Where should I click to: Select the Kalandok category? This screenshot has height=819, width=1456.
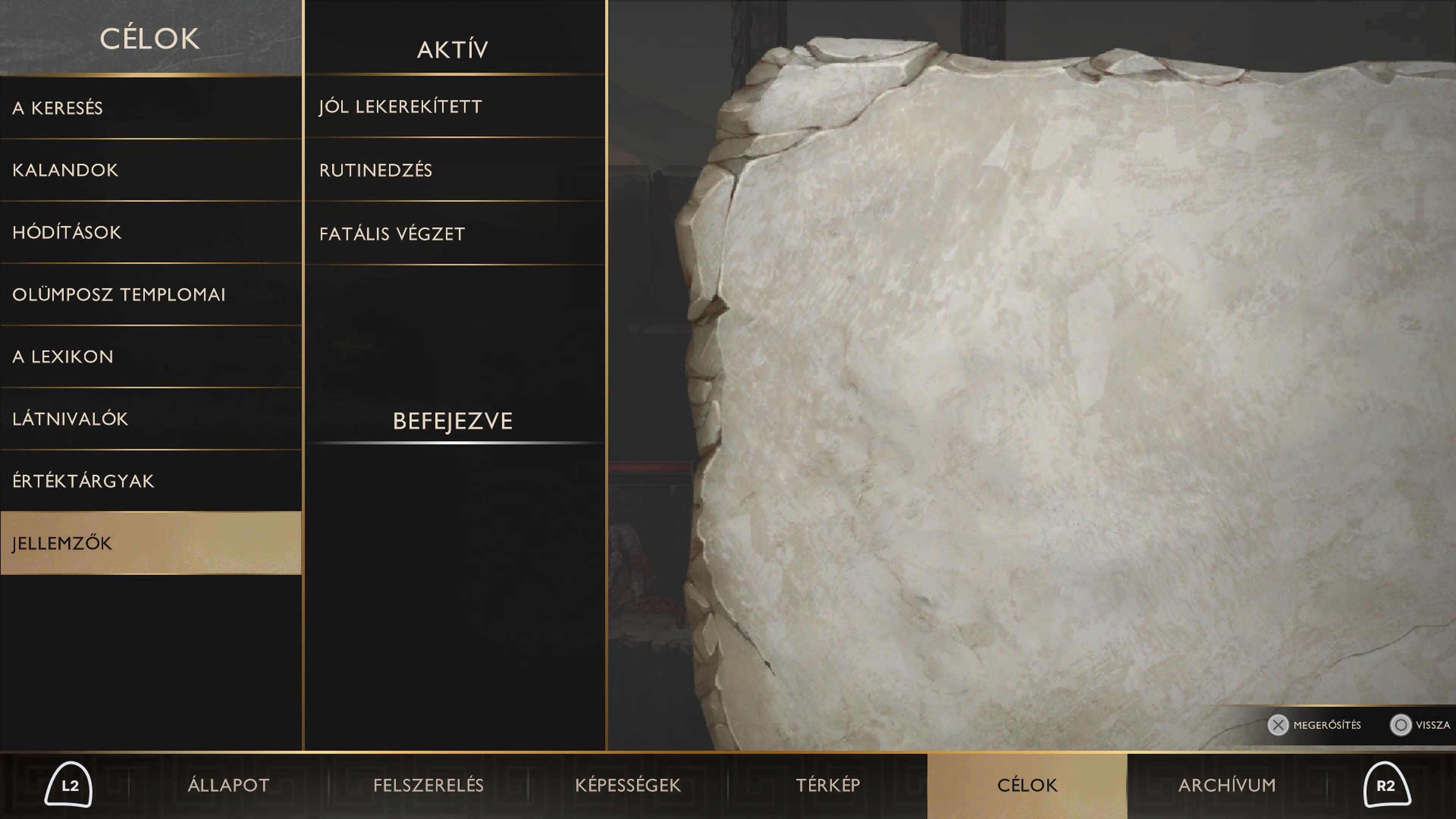tap(151, 169)
